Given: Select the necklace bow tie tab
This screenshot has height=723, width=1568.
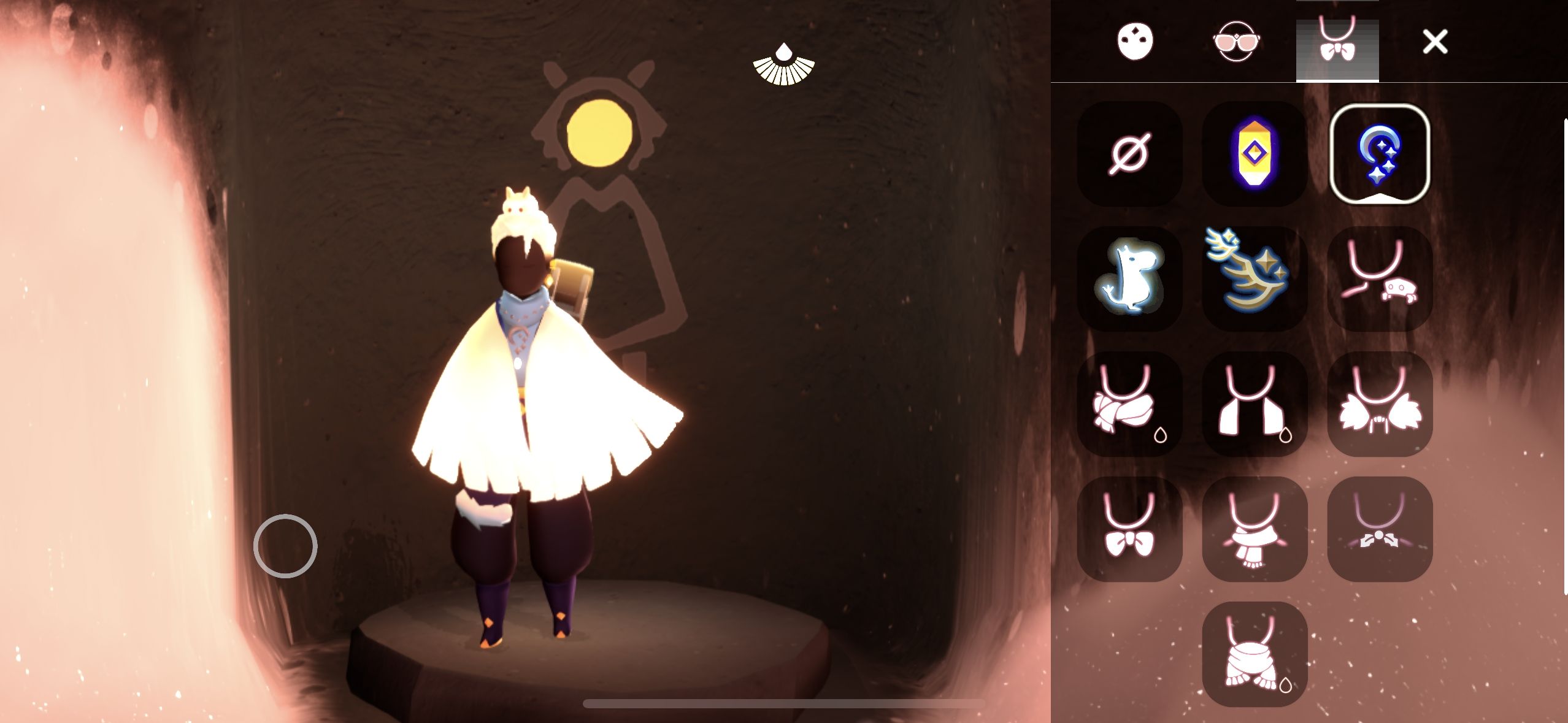Looking at the screenshot, I should (1337, 43).
